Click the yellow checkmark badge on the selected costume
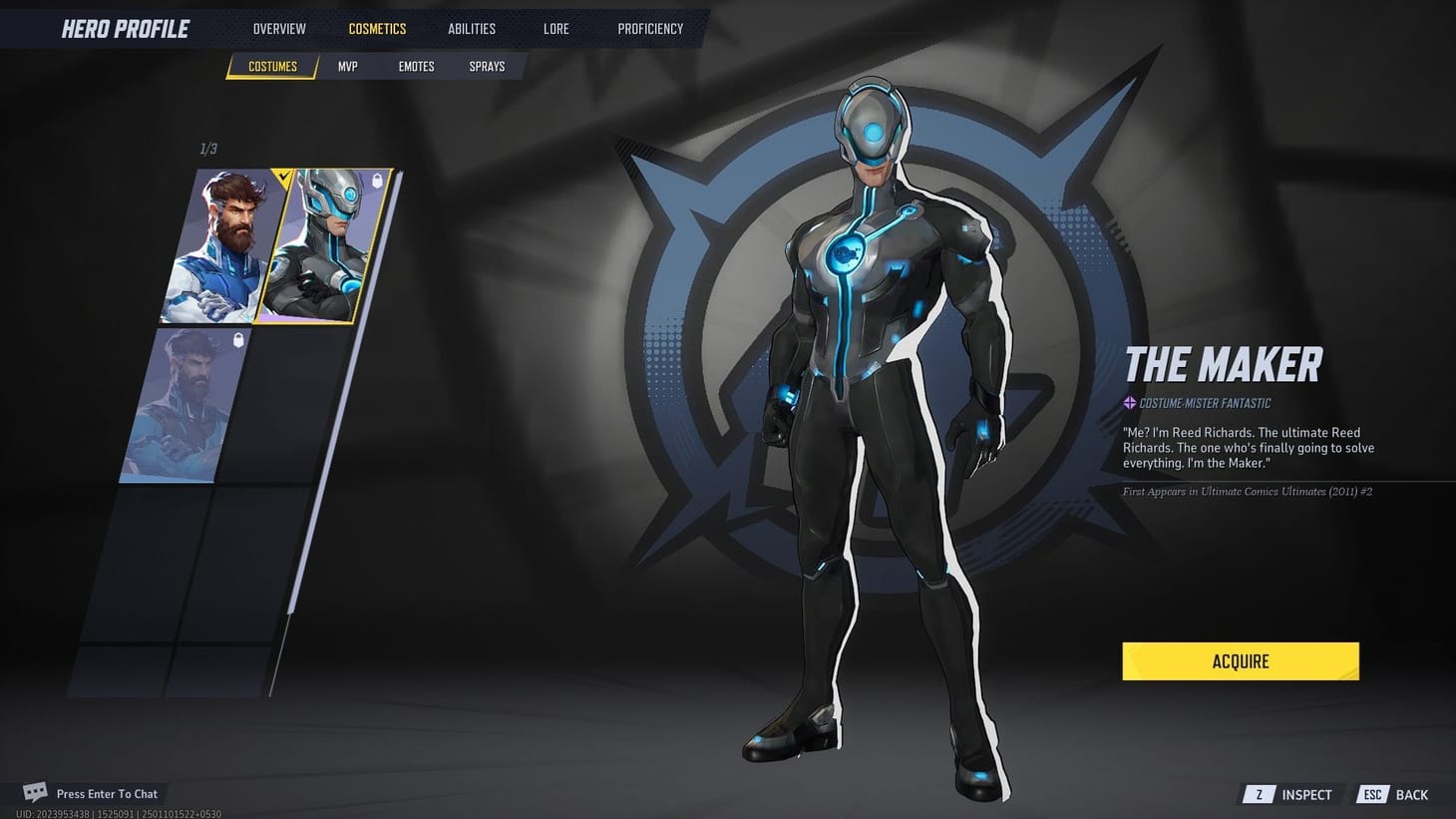 point(283,176)
